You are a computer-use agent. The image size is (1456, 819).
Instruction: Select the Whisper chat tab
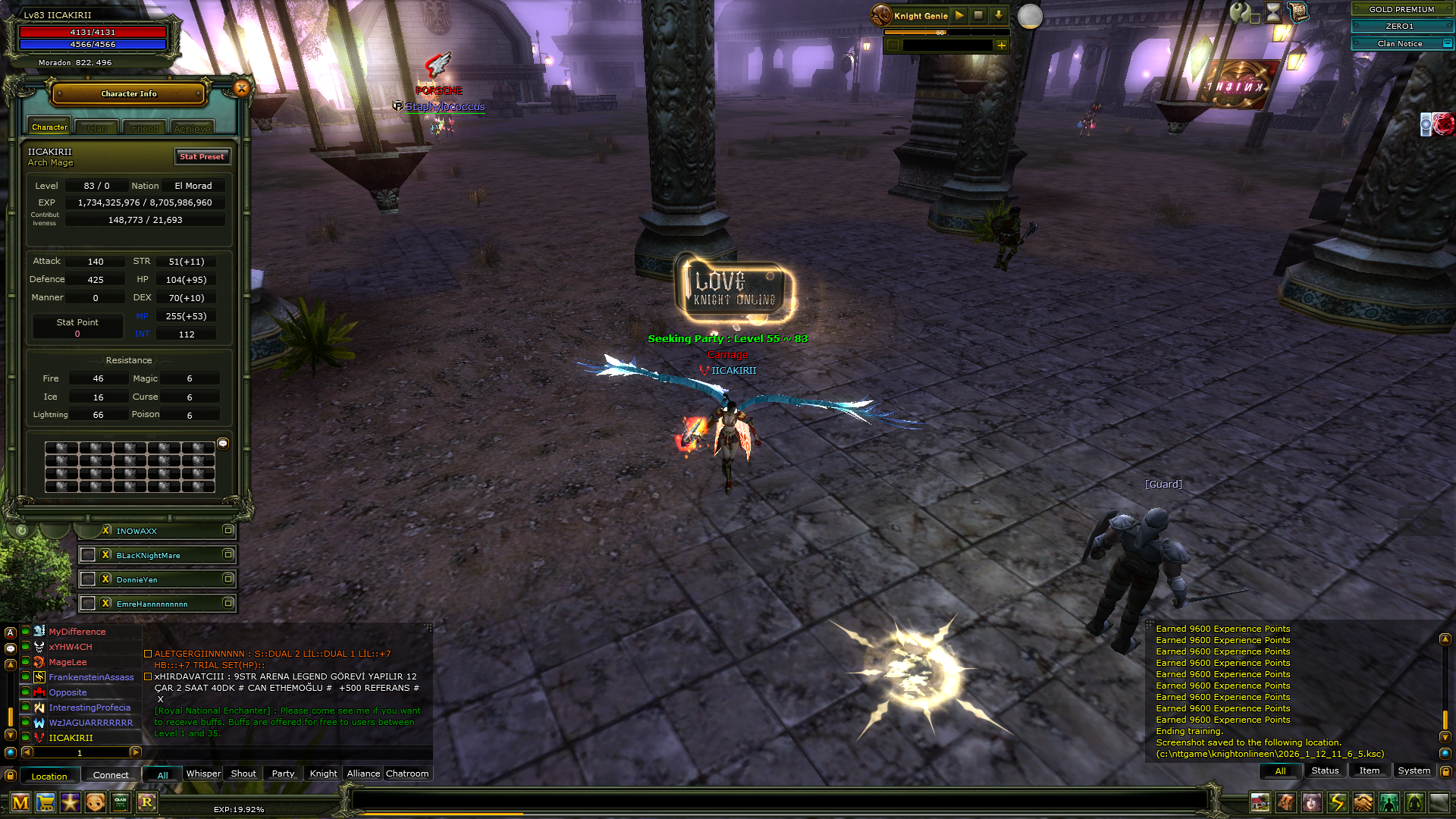click(x=203, y=773)
